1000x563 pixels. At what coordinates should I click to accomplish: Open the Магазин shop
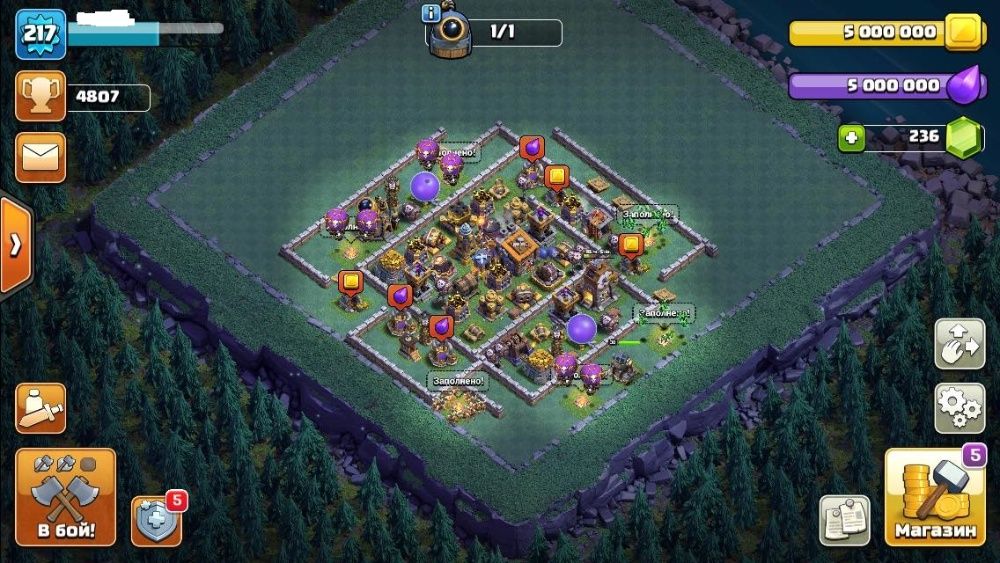[934, 497]
